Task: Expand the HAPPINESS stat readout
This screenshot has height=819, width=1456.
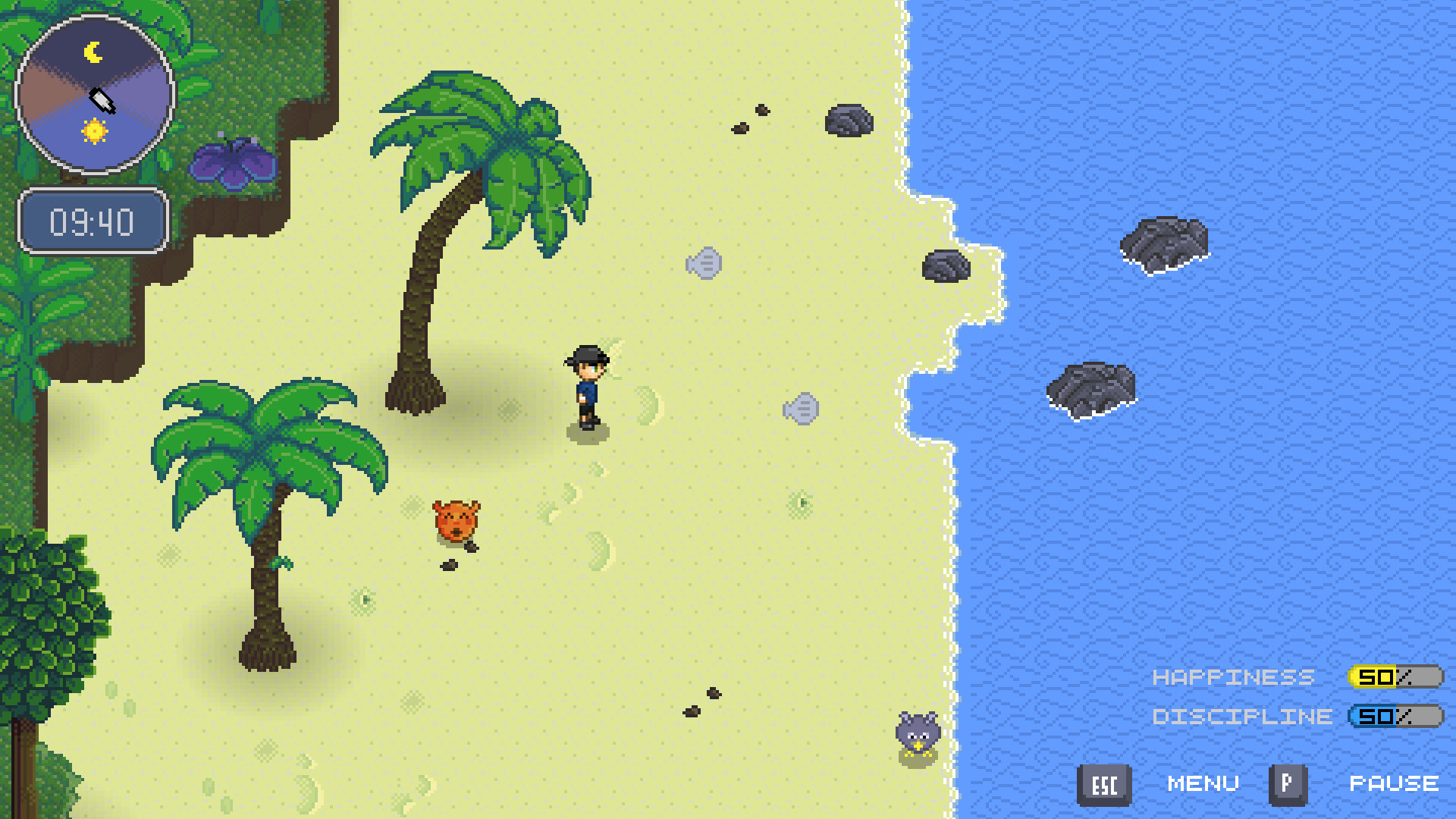Action: click(x=1233, y=677)
